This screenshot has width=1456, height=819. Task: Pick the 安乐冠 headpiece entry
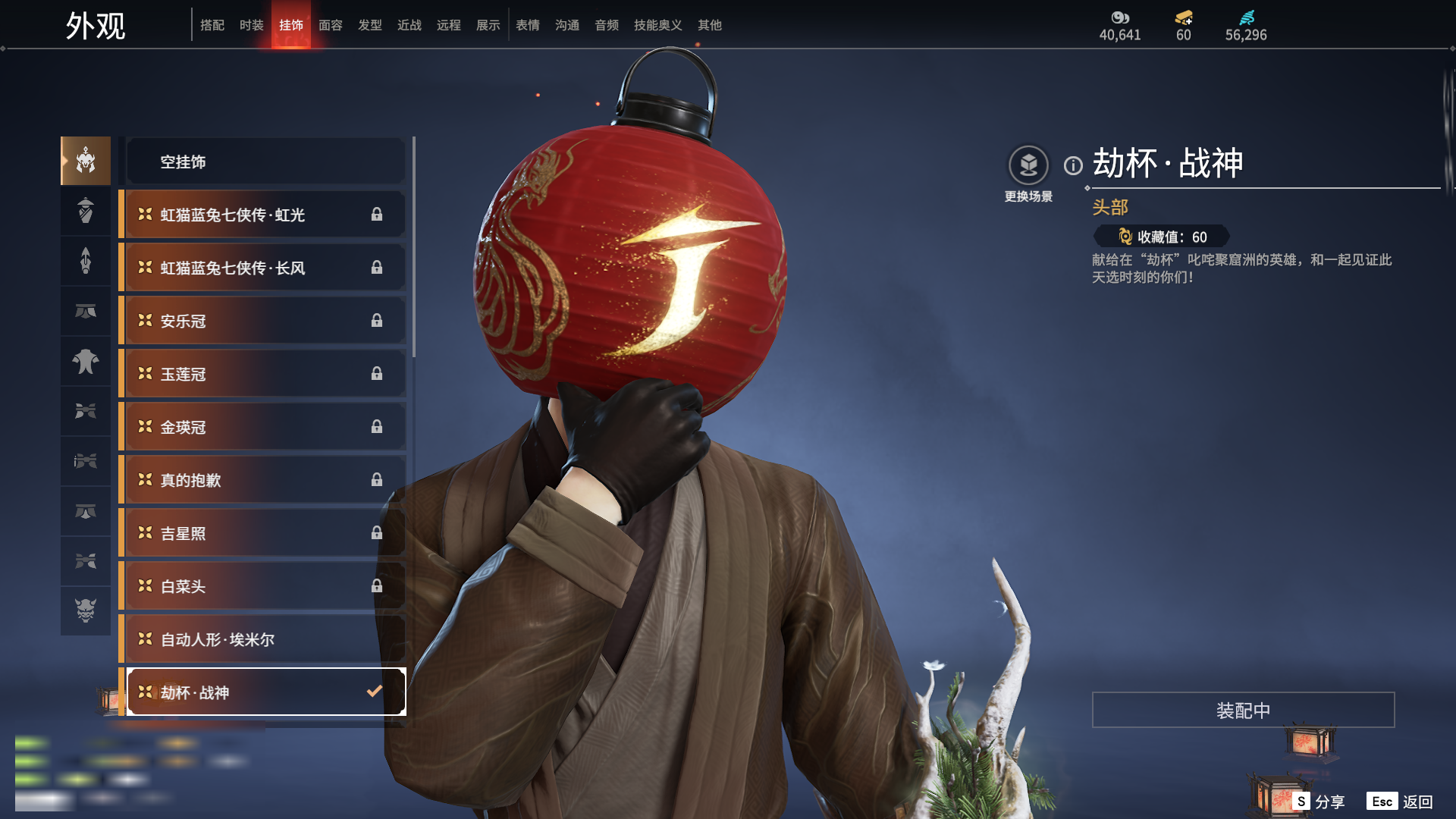265,321
